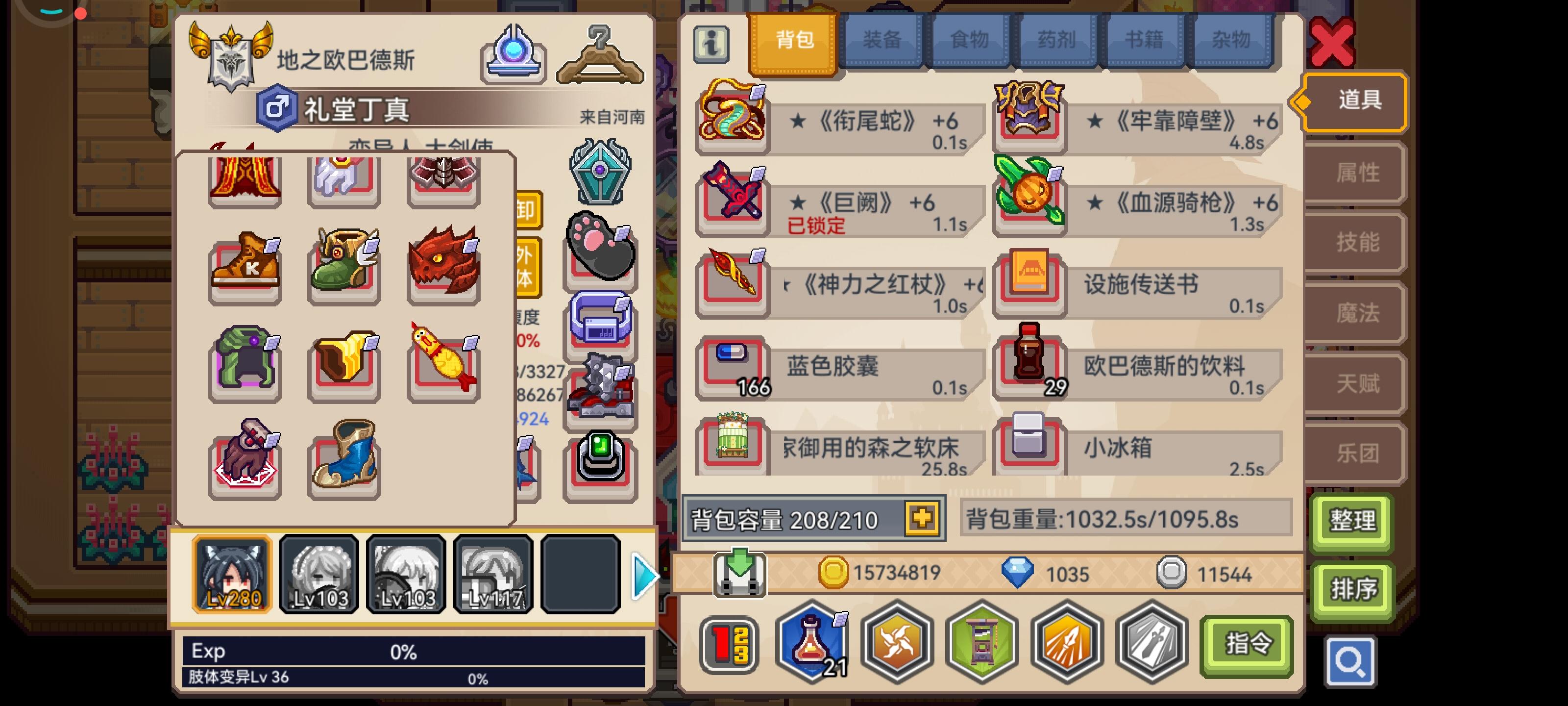
Task: Open the 杂物 tab
Action: 1232,40
